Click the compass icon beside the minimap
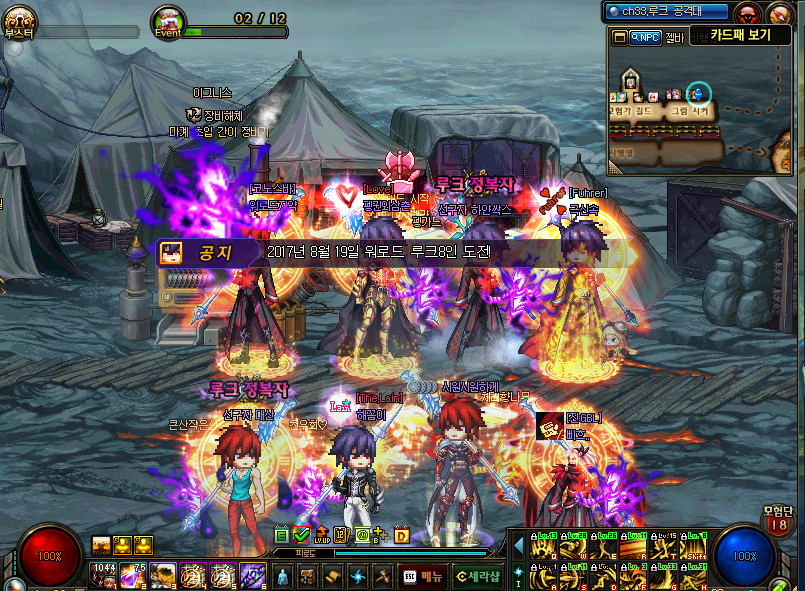 780,13
